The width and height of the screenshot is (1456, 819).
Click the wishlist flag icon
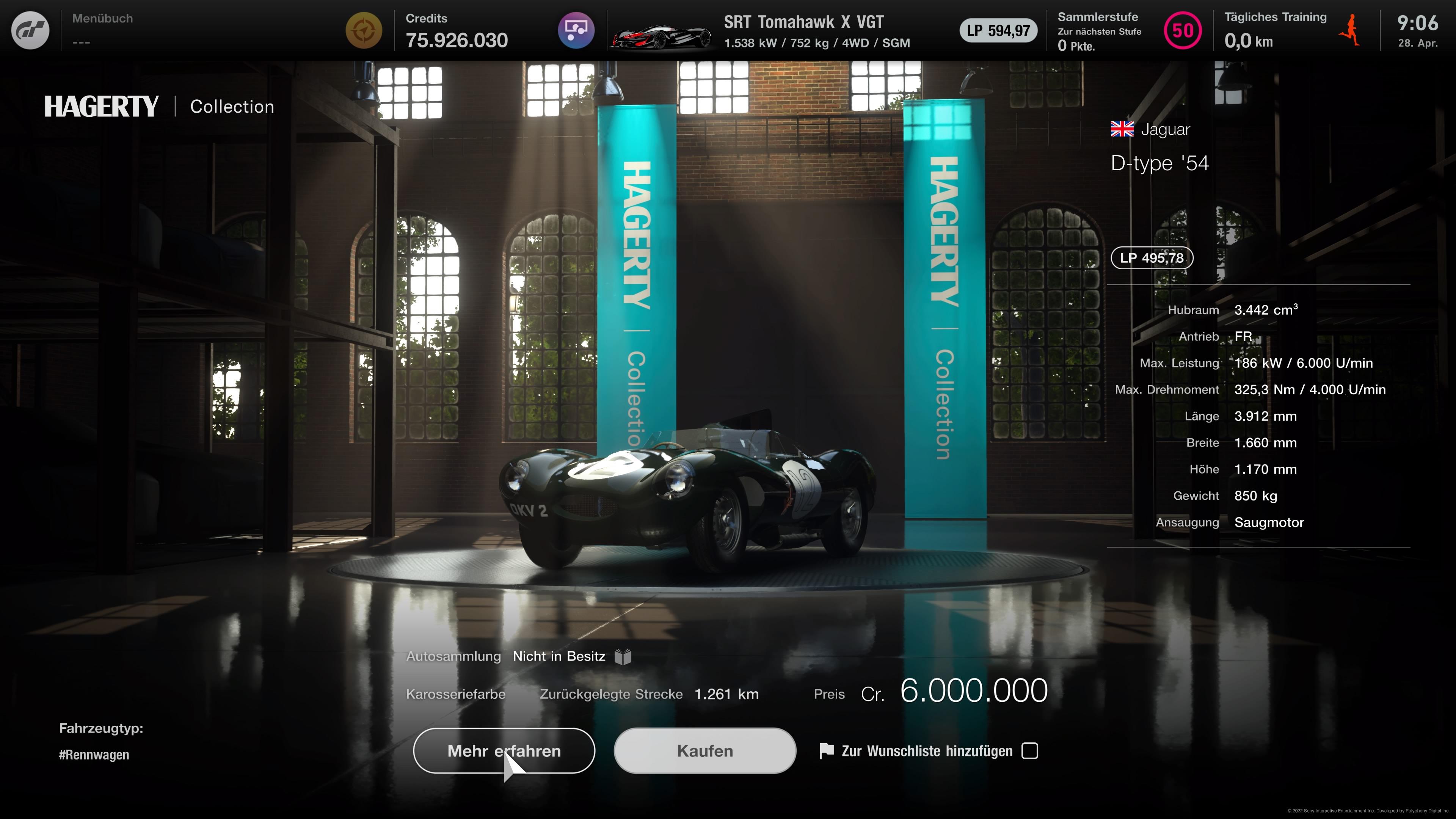826,751
